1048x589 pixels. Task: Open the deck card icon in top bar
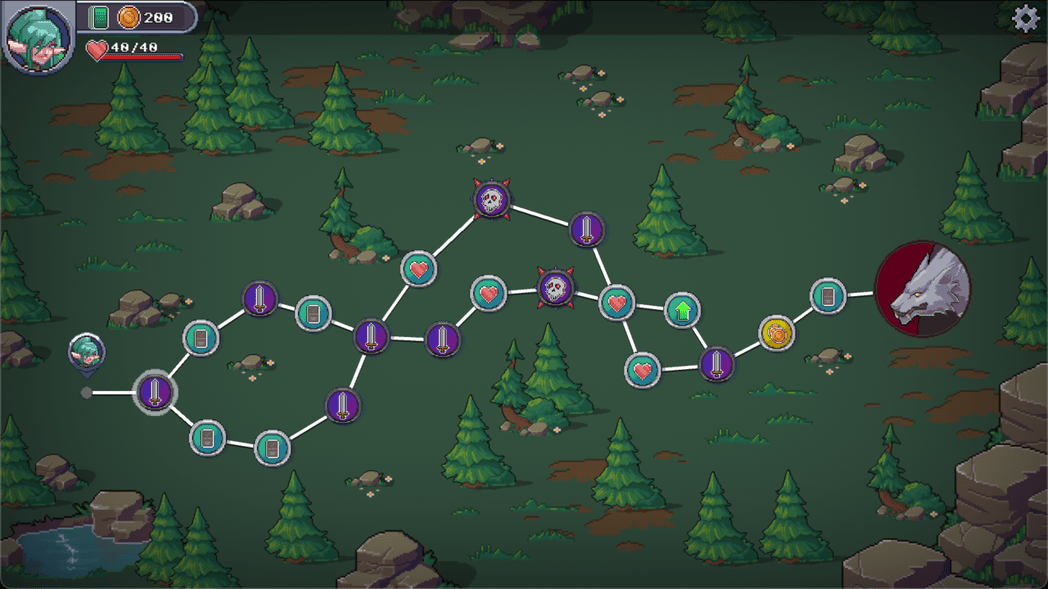pyautogui.click(x=99, y=17)
